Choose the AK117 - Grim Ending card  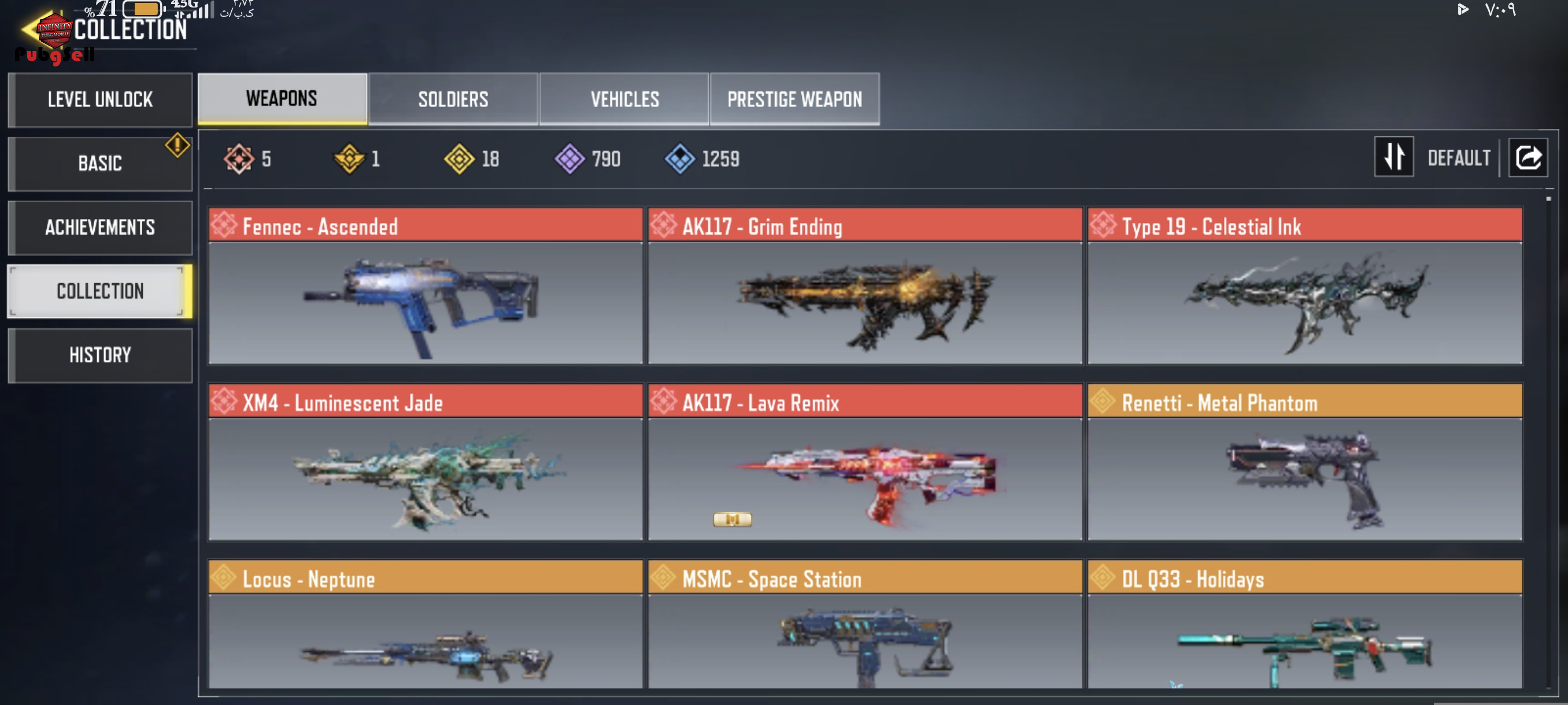pyautogui.click(x=865, y=286)
